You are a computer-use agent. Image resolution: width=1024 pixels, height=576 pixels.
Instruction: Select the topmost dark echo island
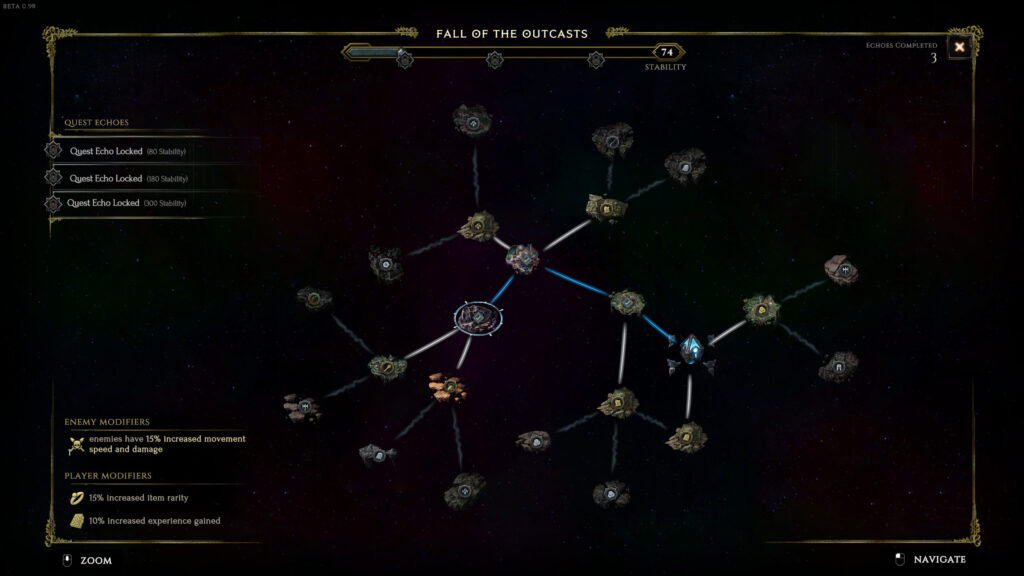coord(472,121)
